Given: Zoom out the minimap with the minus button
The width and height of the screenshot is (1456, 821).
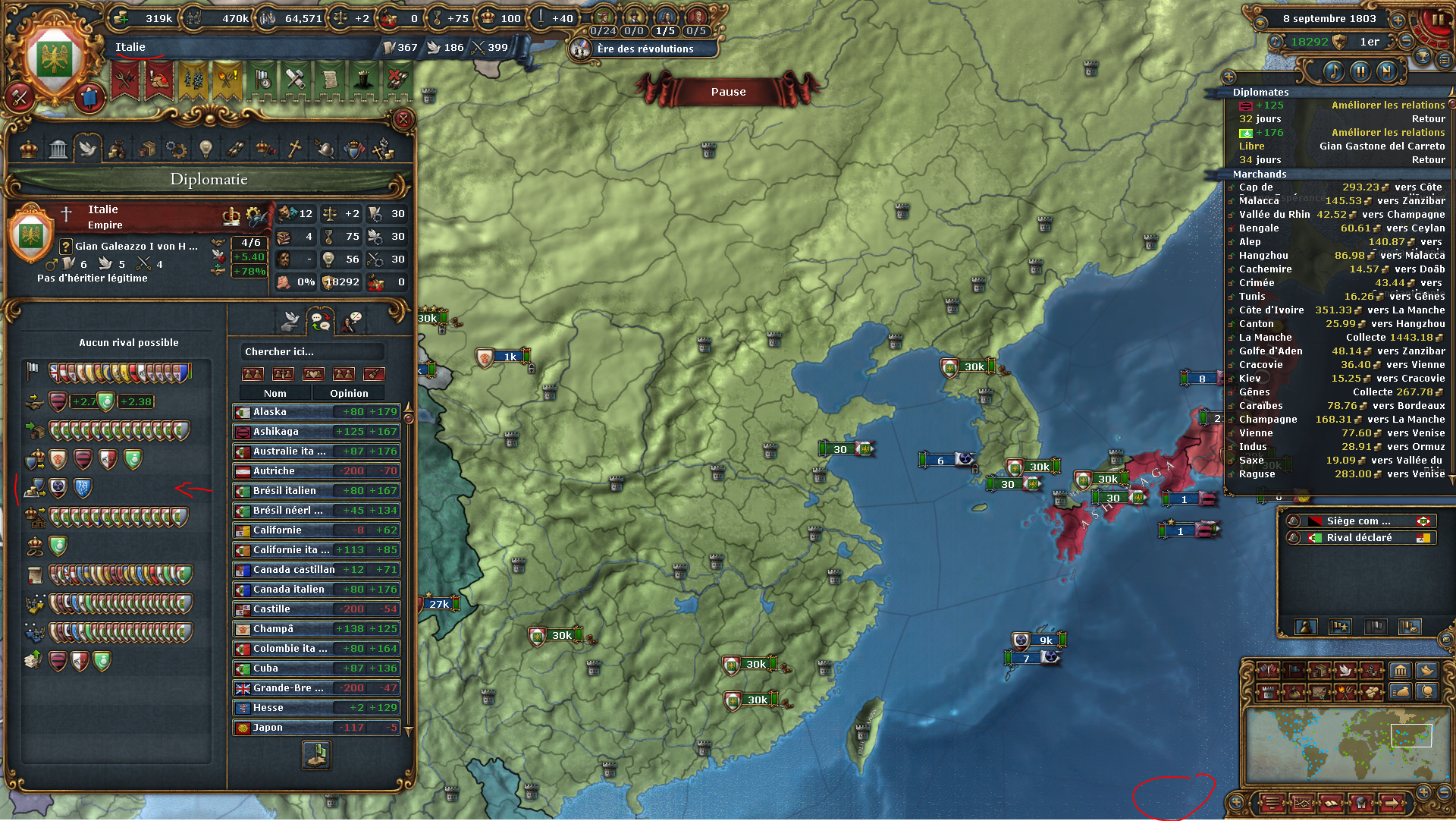Looking at the screenshot, I should click(1445, 793).
